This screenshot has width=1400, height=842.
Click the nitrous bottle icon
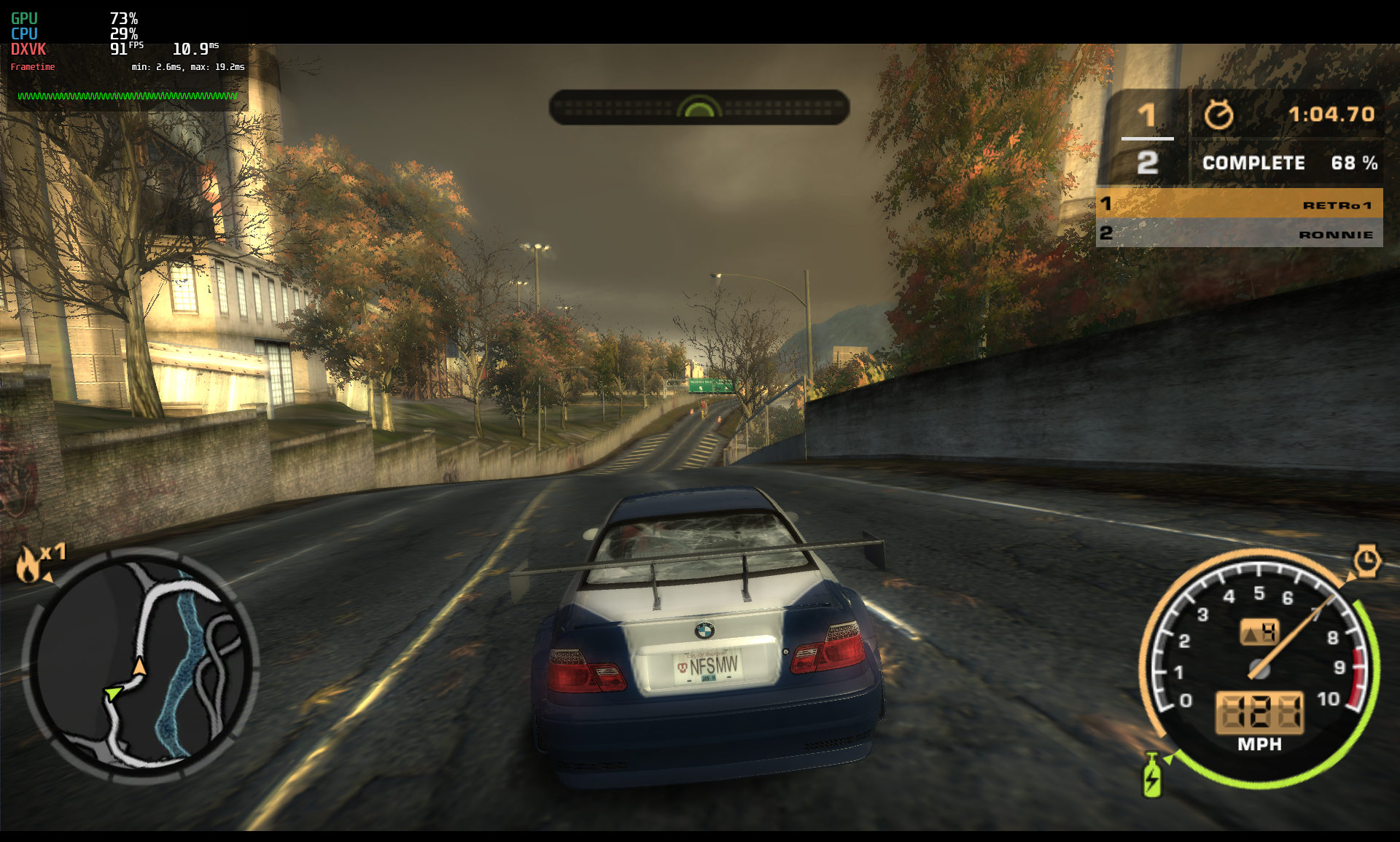pos(1151,776)
